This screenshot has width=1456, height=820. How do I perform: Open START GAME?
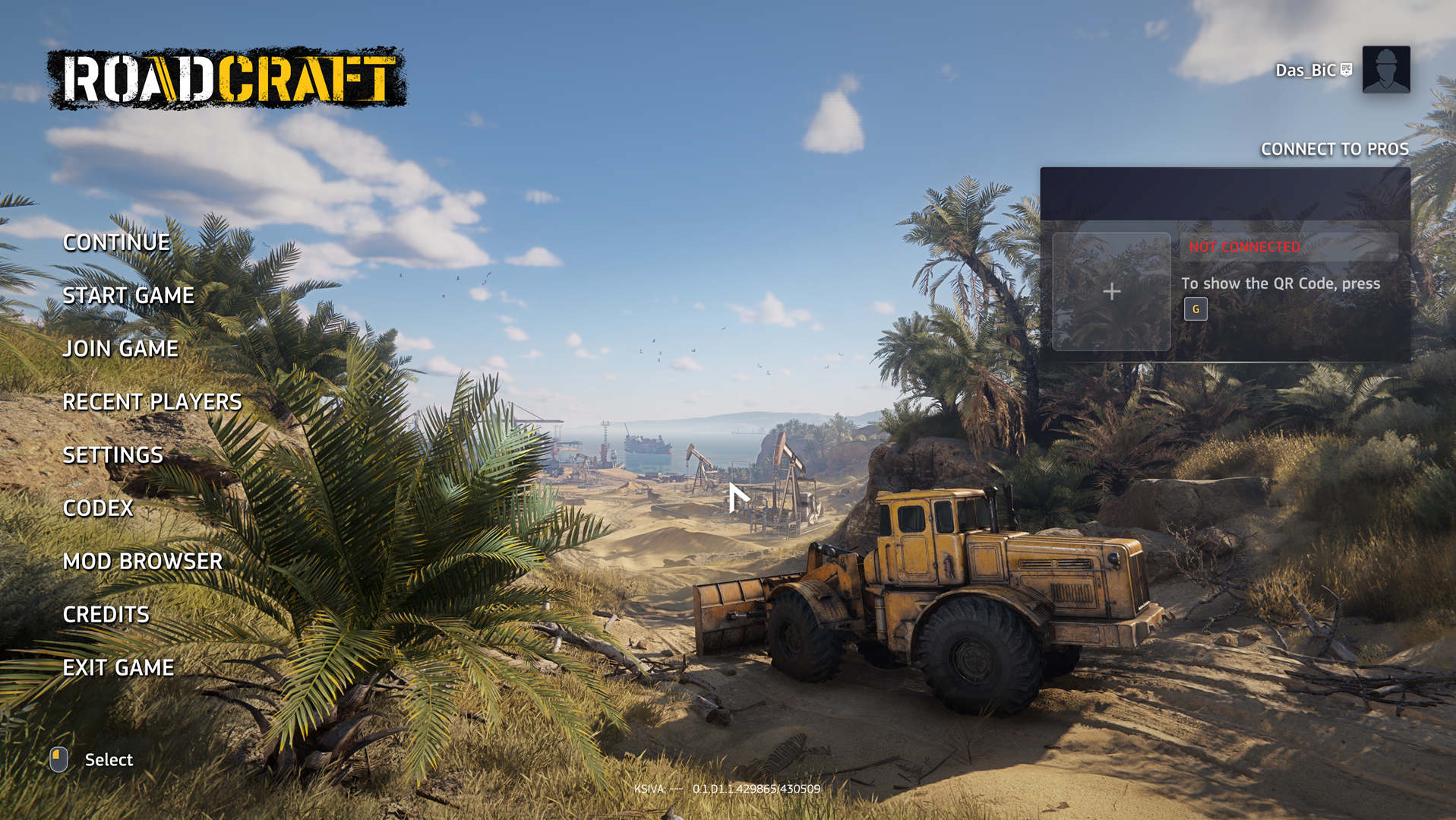click(128, 295)
